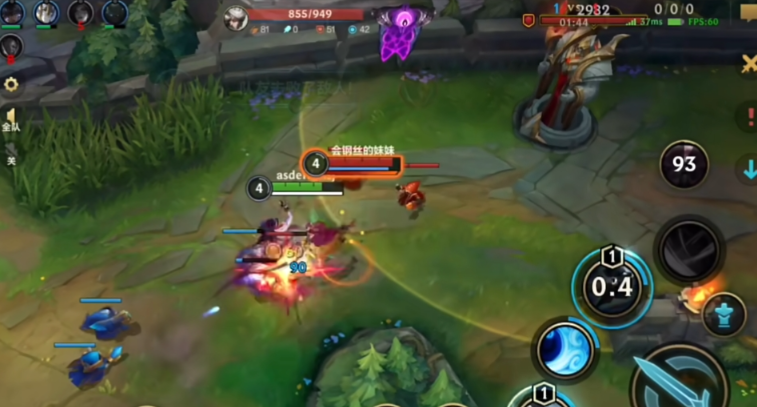The image size is (757, 407).
Task: Tap the blue down-arrow ping button
Action: point(748,169)
